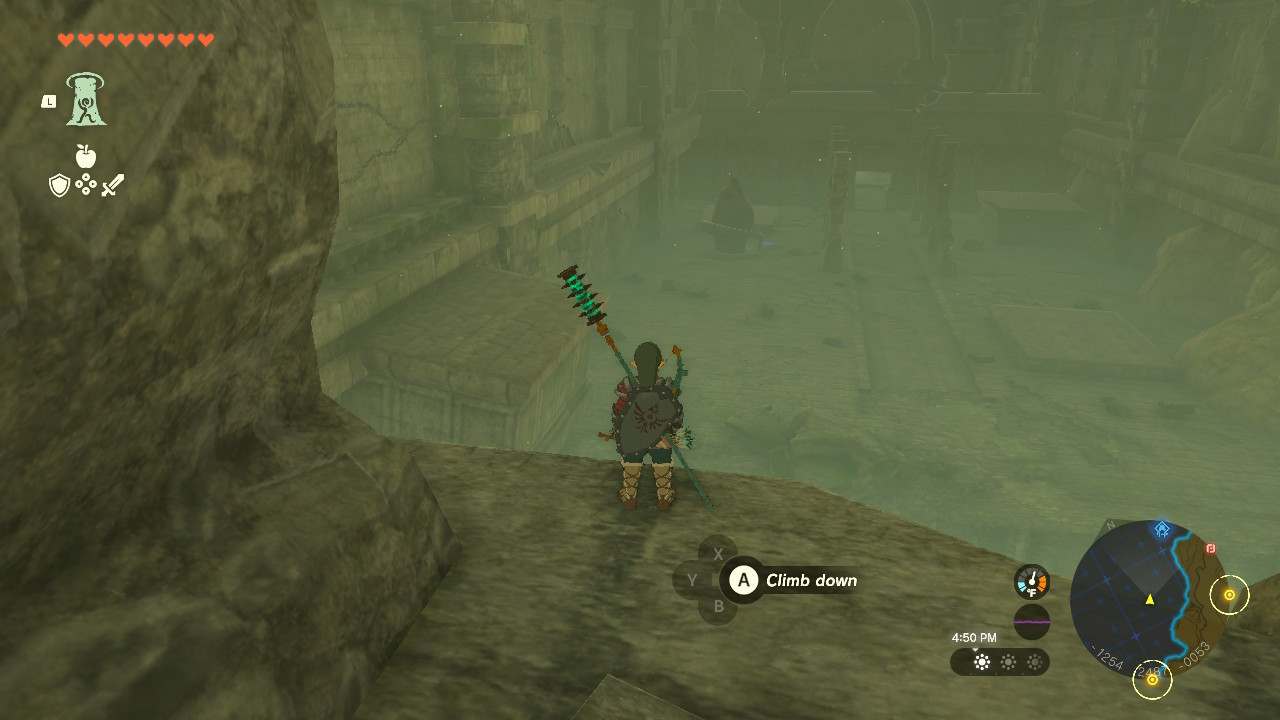Click the bottom yellow circled map marker
The height and width of the screenshot is (720, 1280).
pos(1153,680)
